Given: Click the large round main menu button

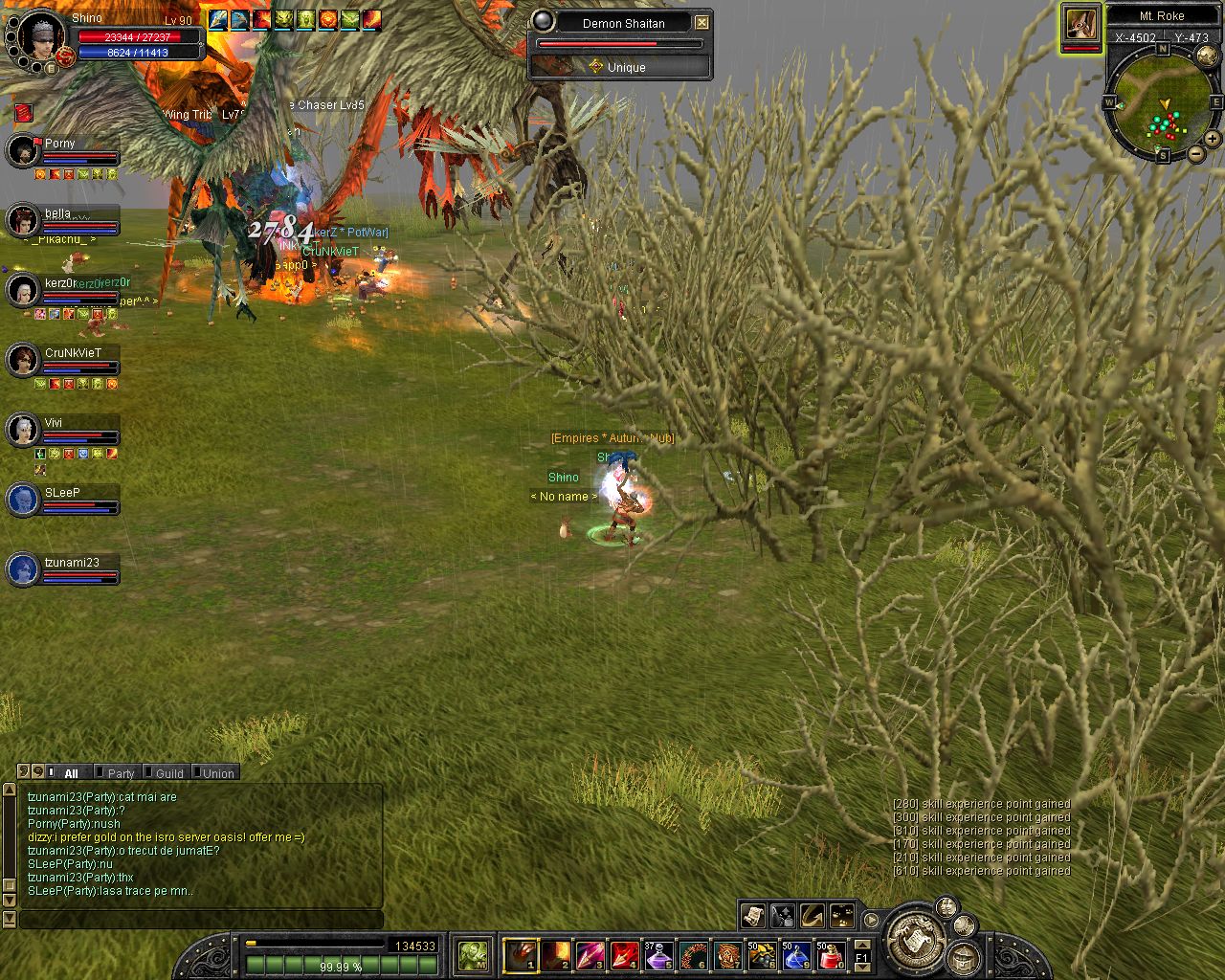Looking at the screenshot, I should pyautogui.click(x=914, y=936).
